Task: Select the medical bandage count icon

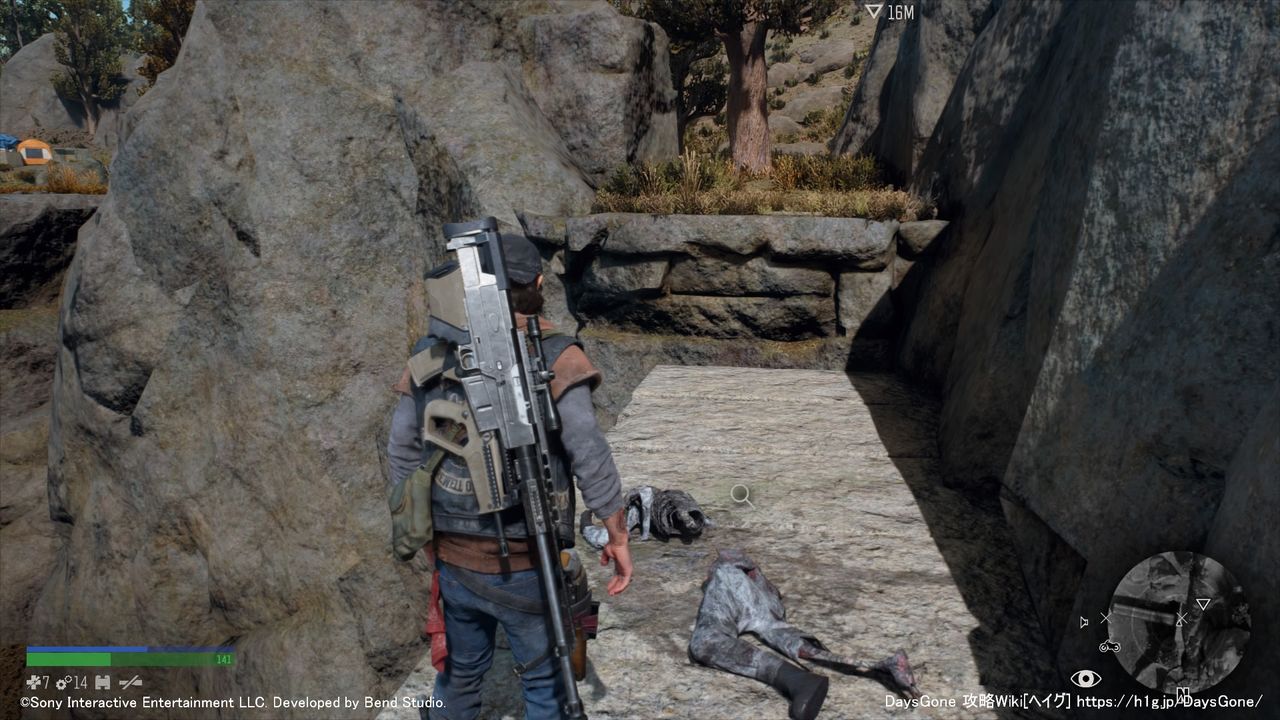Action: coord(33,682)
